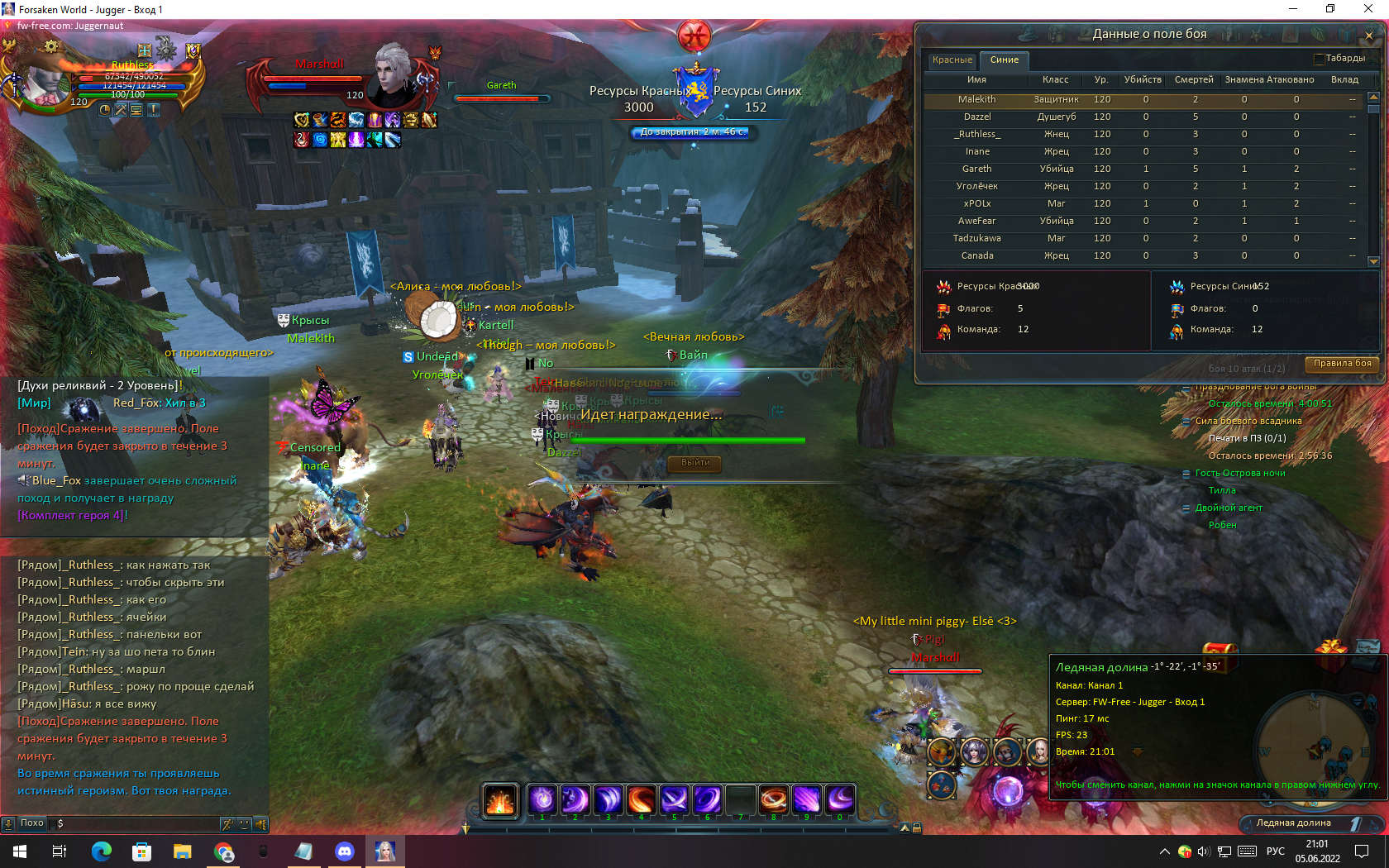This screenshot has height=868, width=1389.
Task: Open Discord from the Windows taskbar
Action: point(345,851)
